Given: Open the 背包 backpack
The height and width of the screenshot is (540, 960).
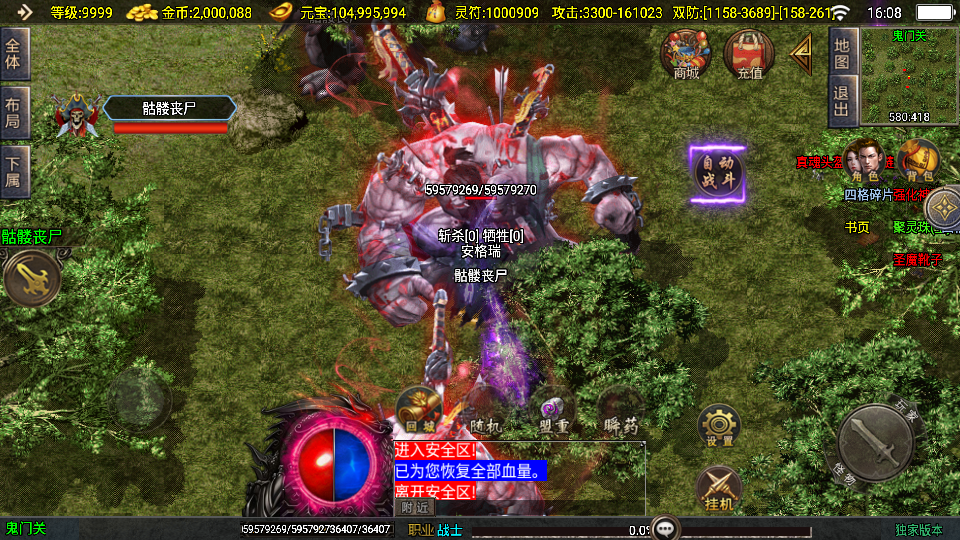Looking at the screenshot, I should (x=917, y=161).
